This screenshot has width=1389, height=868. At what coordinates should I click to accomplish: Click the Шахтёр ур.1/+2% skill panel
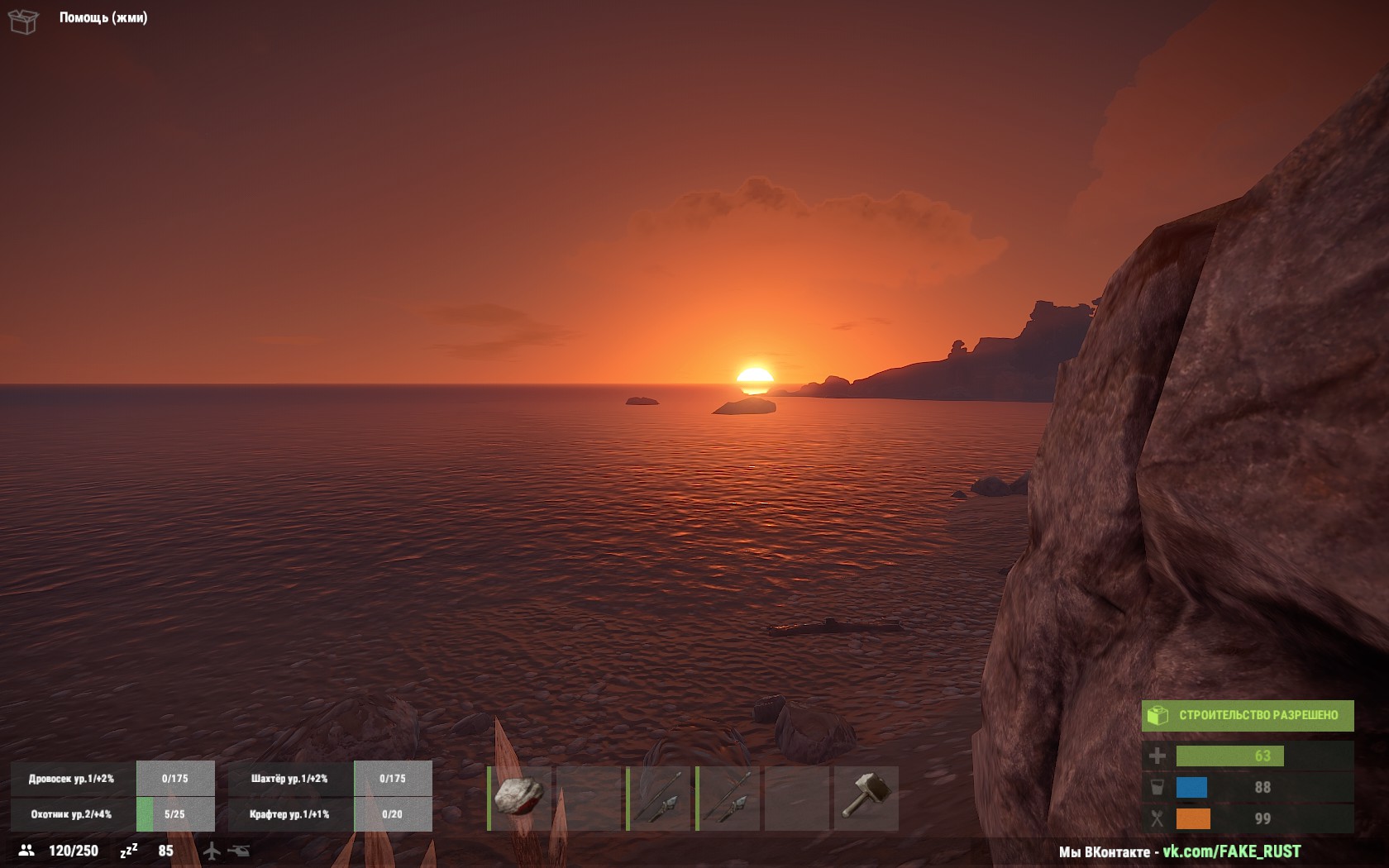point(288,778)
